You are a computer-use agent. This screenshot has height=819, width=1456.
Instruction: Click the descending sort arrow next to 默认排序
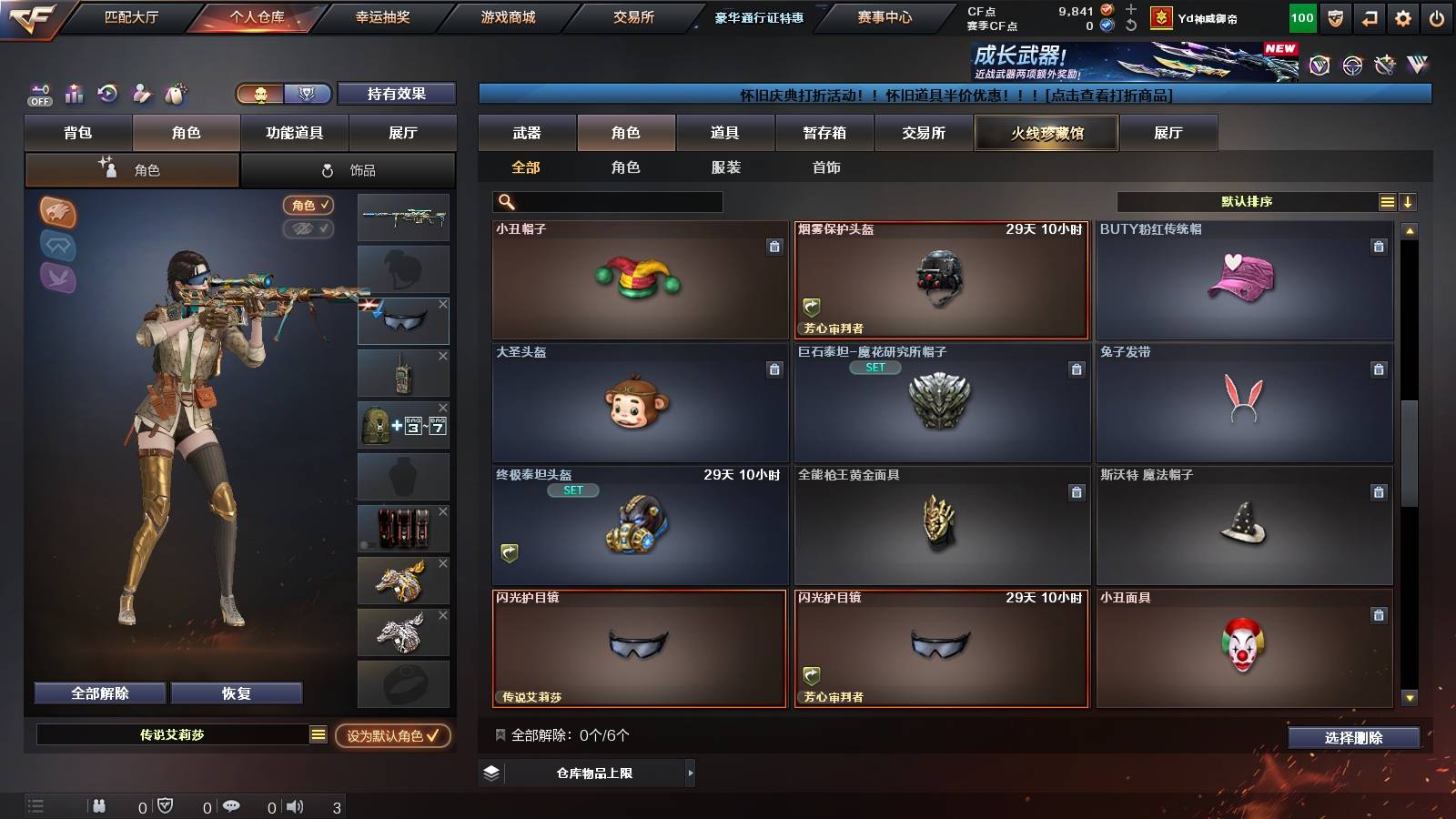(1409, 201)
